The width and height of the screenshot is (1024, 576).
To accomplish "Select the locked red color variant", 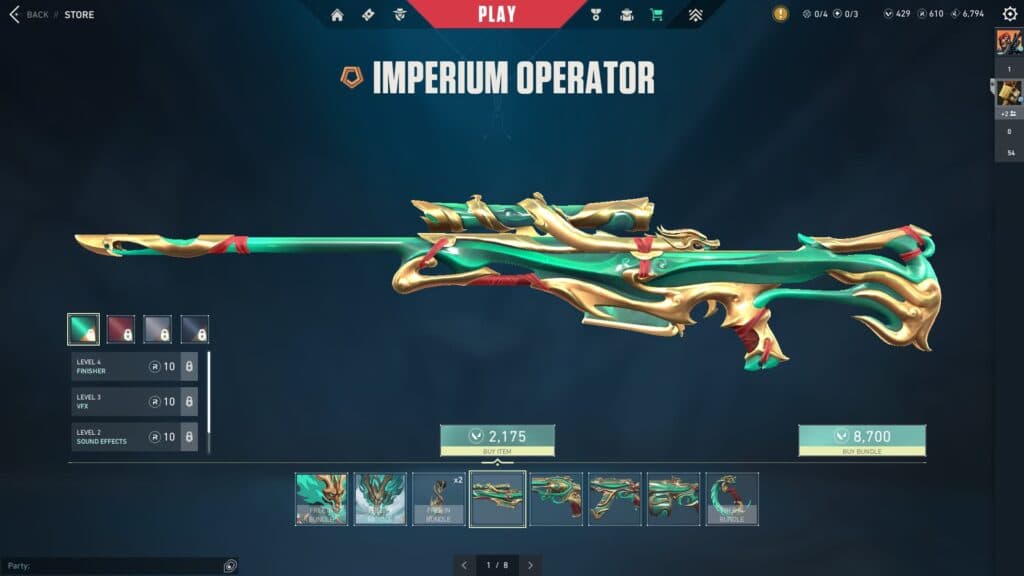I will coord(121,329).
